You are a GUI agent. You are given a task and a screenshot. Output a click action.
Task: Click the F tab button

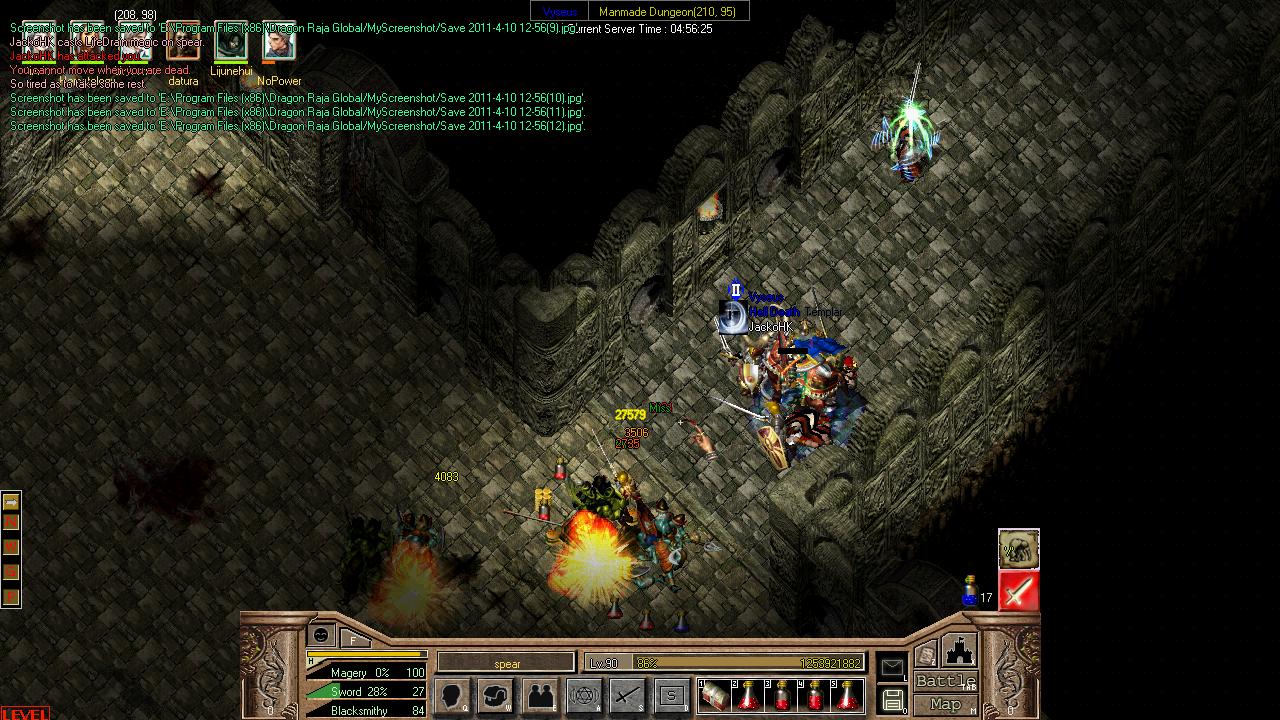coord(354,638)
